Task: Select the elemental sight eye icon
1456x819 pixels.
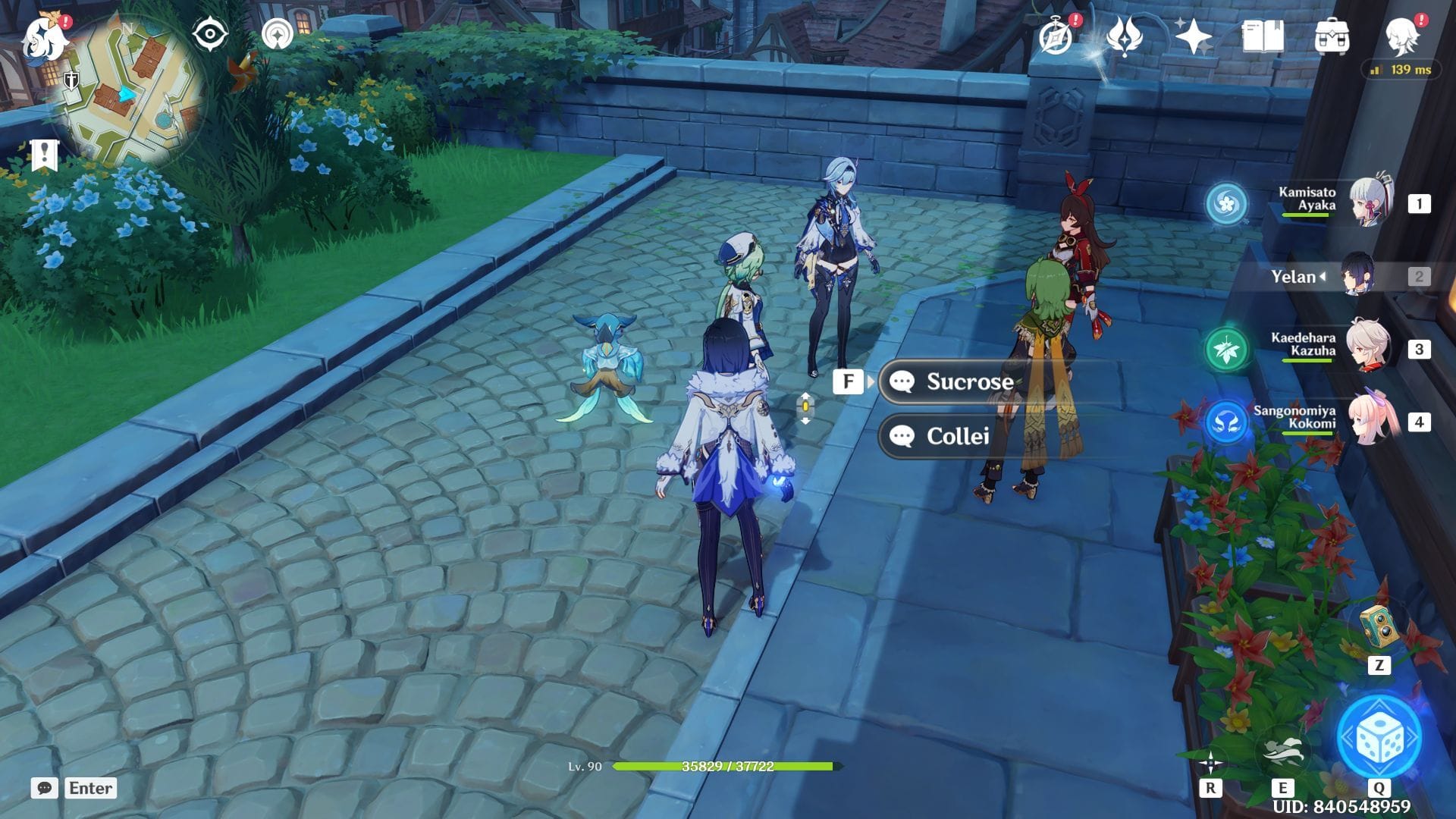Action: click(x=209, y=32)
